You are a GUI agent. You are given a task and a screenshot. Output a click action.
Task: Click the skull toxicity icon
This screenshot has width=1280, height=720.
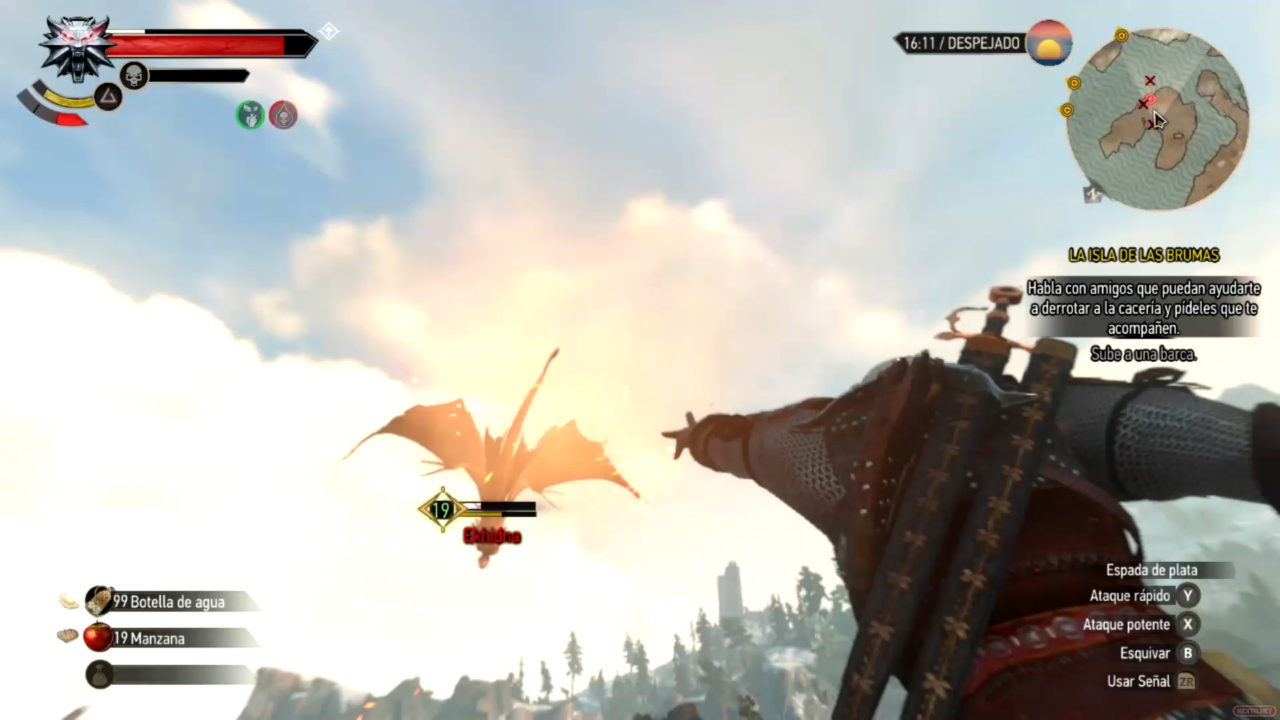coord(133,75)
